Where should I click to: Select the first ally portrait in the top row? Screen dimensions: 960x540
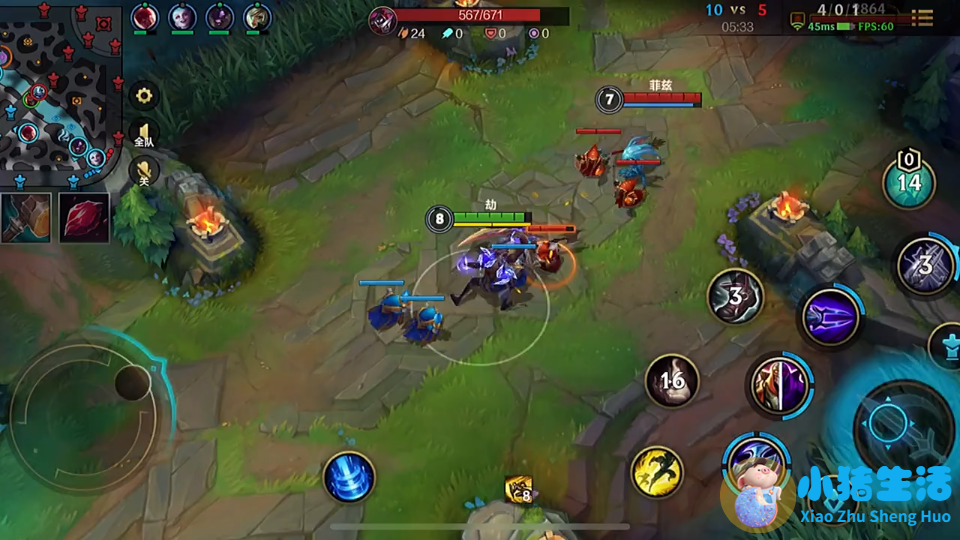(145, 17)
